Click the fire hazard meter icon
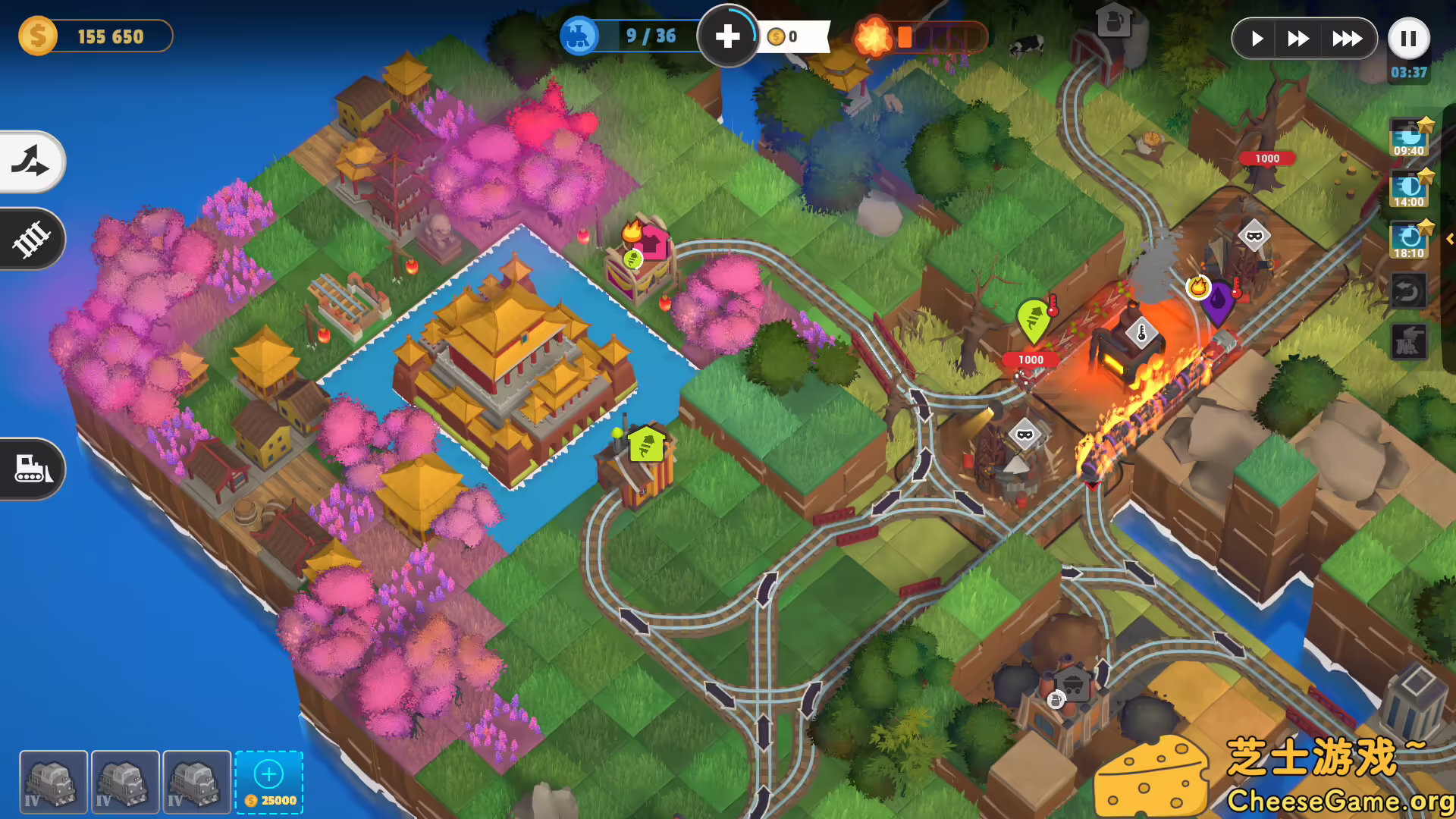 (875, 33)
